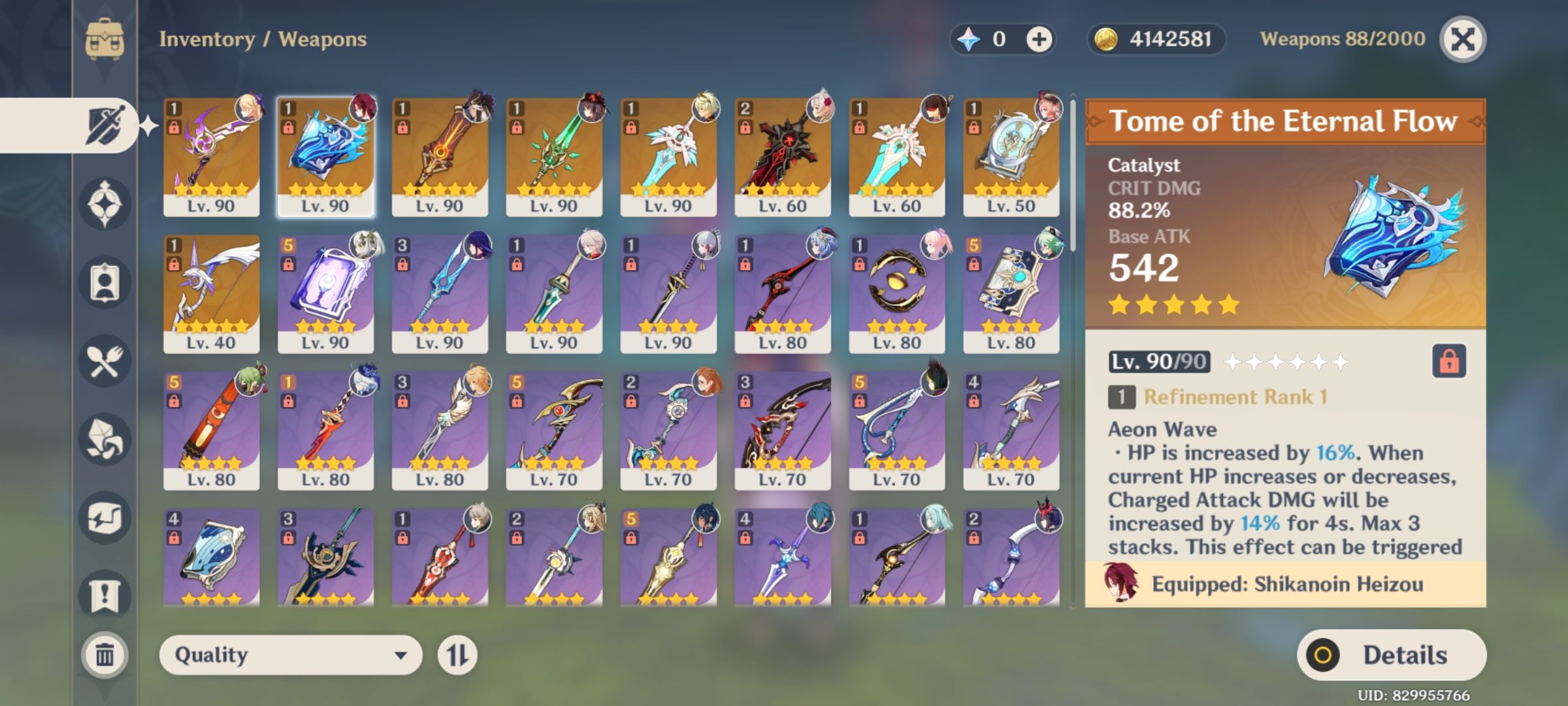Viewport: 1568px width, 706px height.
Task: Open the Character Outfits inventory icon
Action: 106,281
